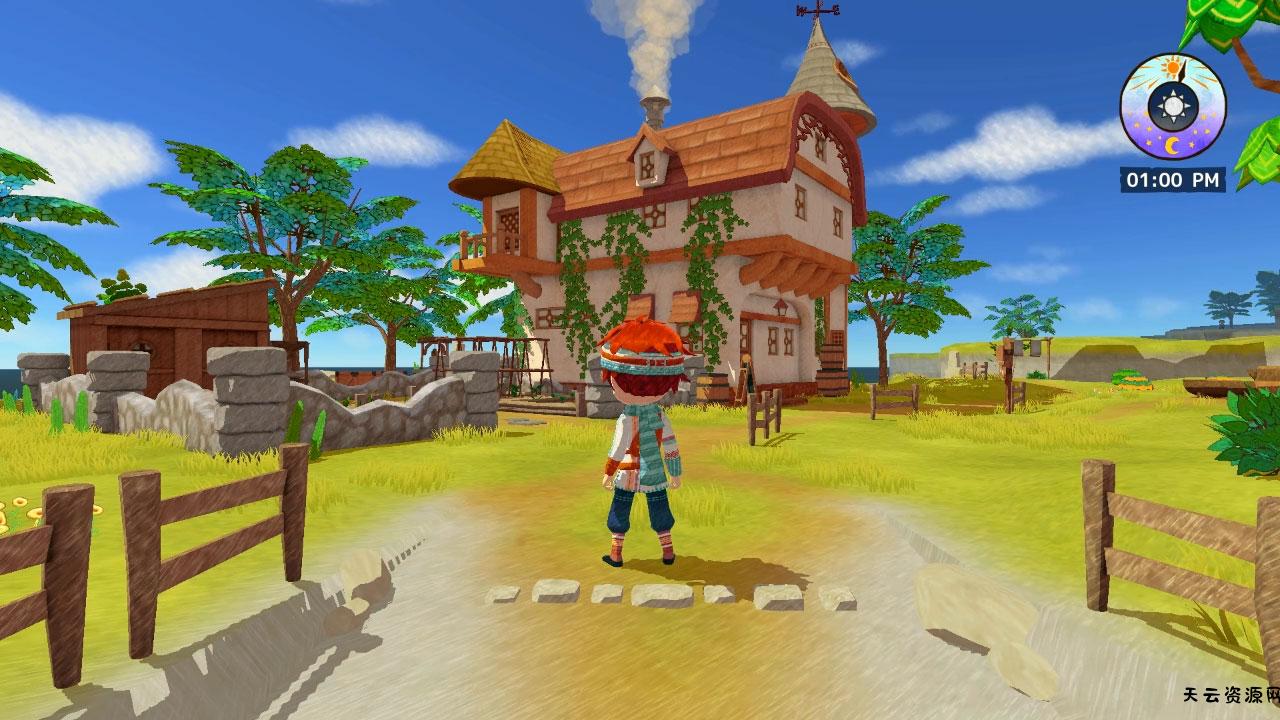This screenshot has width=1280, height=720.
Task: Click the hanging lantern beside the front door
Action: [781, 308]
